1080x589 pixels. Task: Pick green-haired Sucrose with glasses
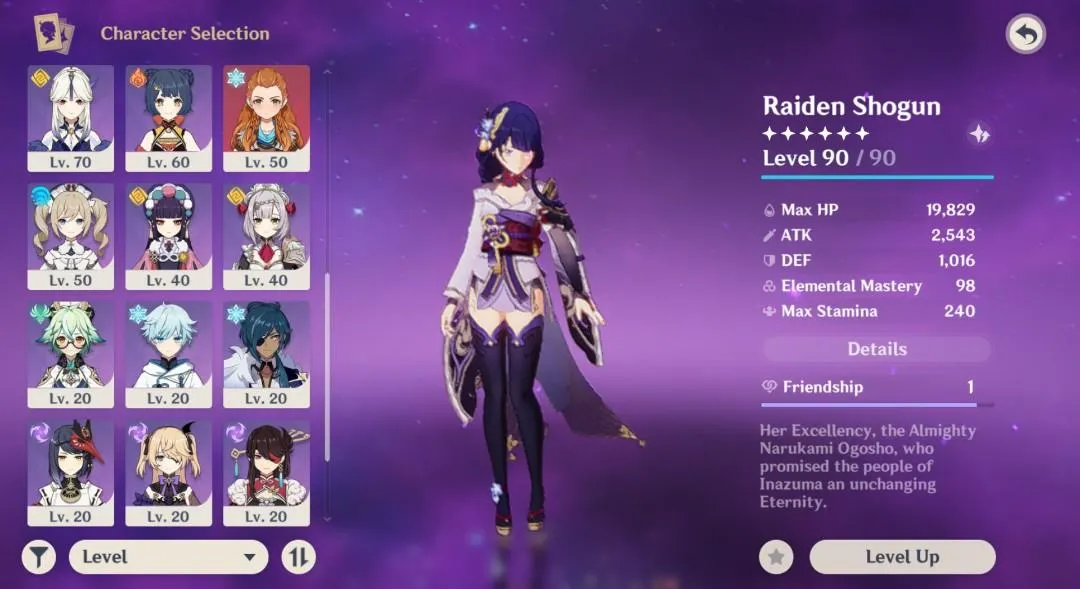click(x=70, y=353)
